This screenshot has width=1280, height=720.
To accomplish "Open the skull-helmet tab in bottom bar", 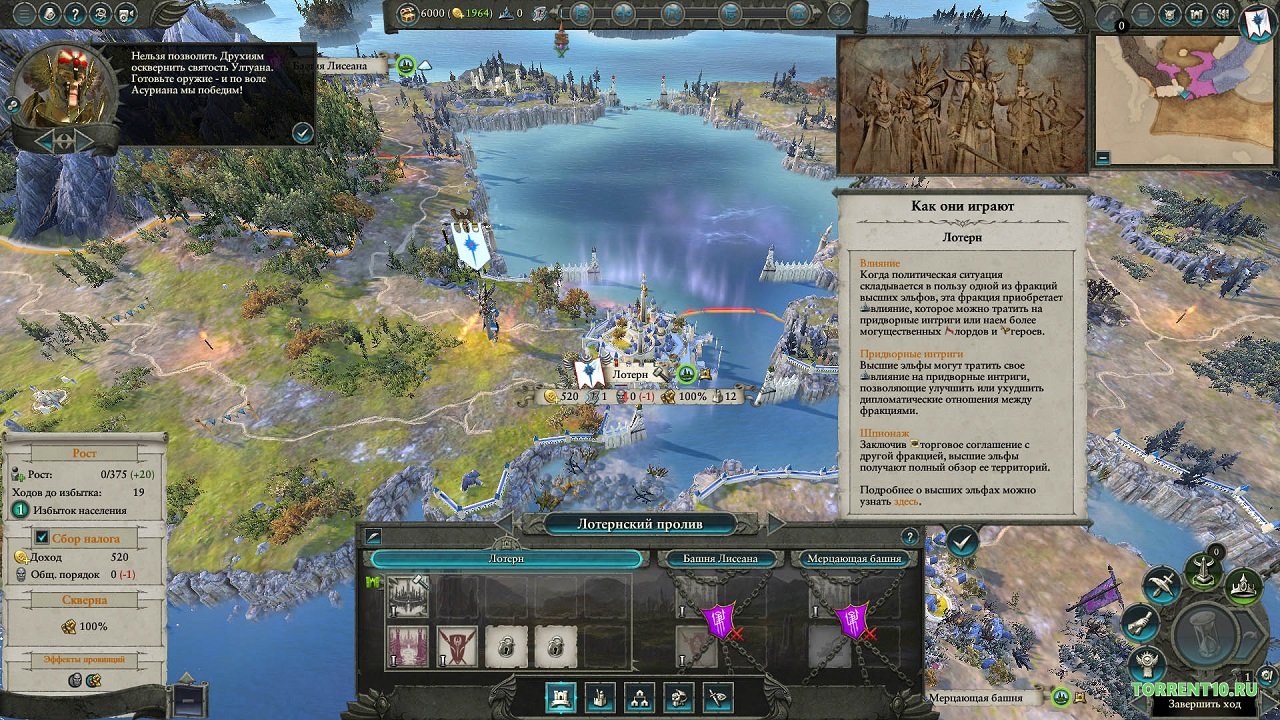I will click(x=679, y=697).
